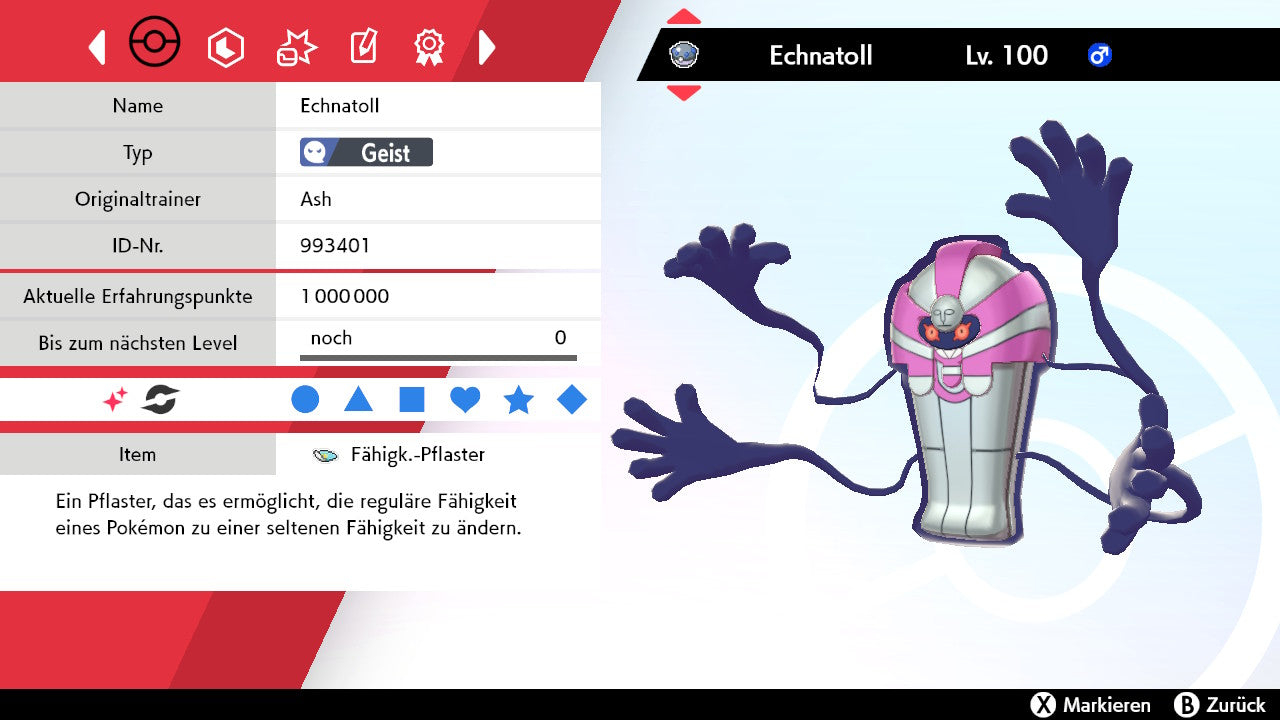The image size is (1280, 720).
Task: Click the right arrow beside the tabs
Action: point(487,47)
